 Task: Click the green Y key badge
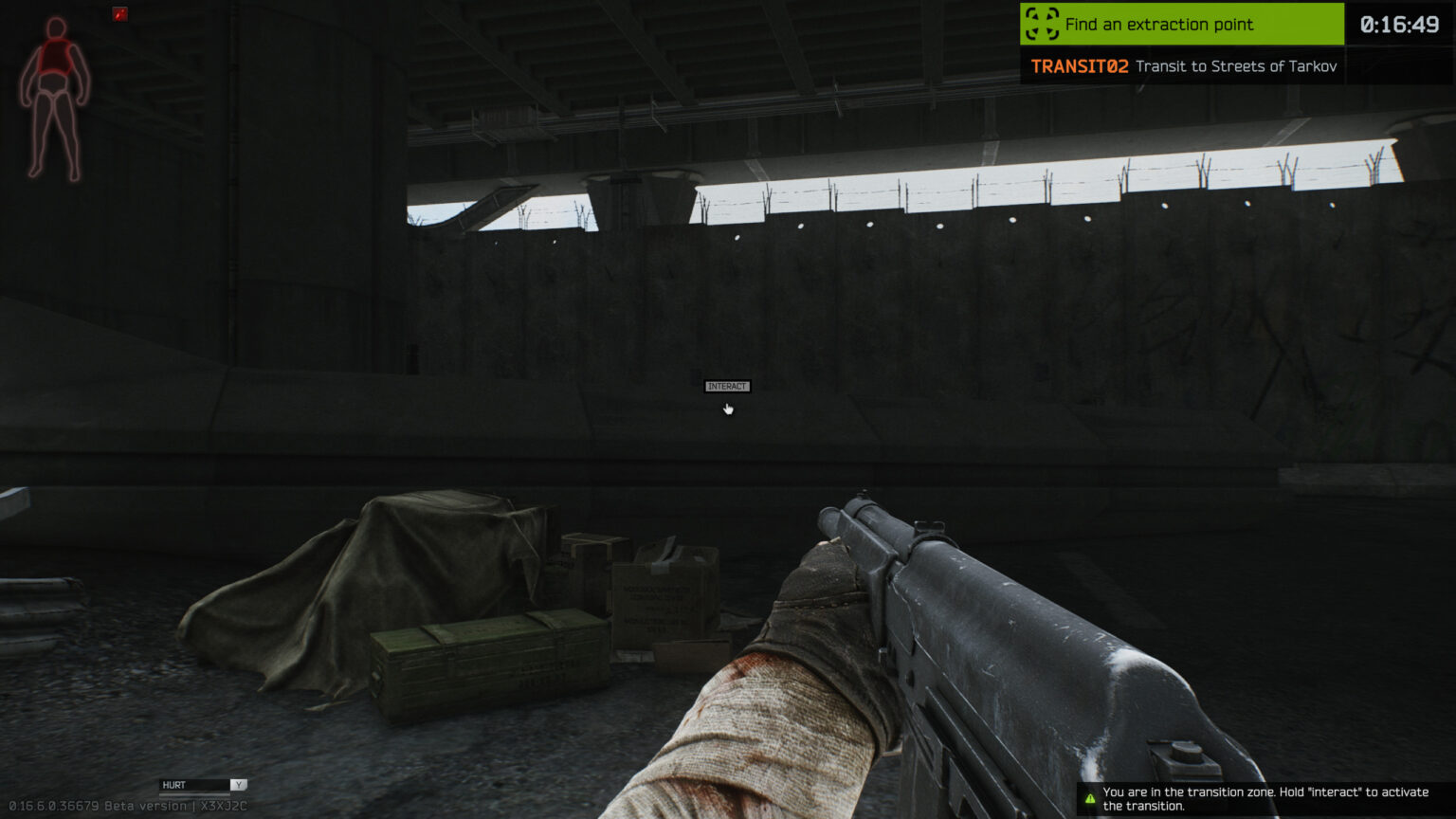(240, 784)
